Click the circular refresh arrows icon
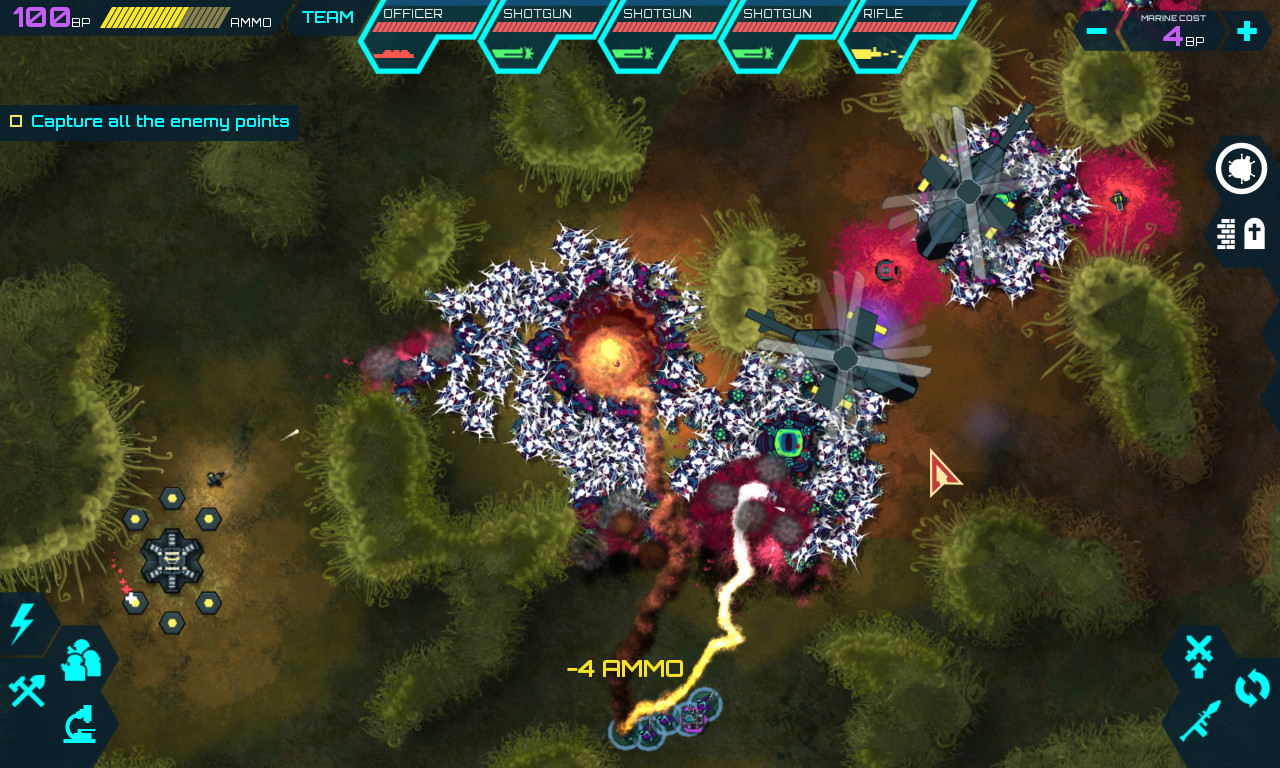 click(1250, 688)
